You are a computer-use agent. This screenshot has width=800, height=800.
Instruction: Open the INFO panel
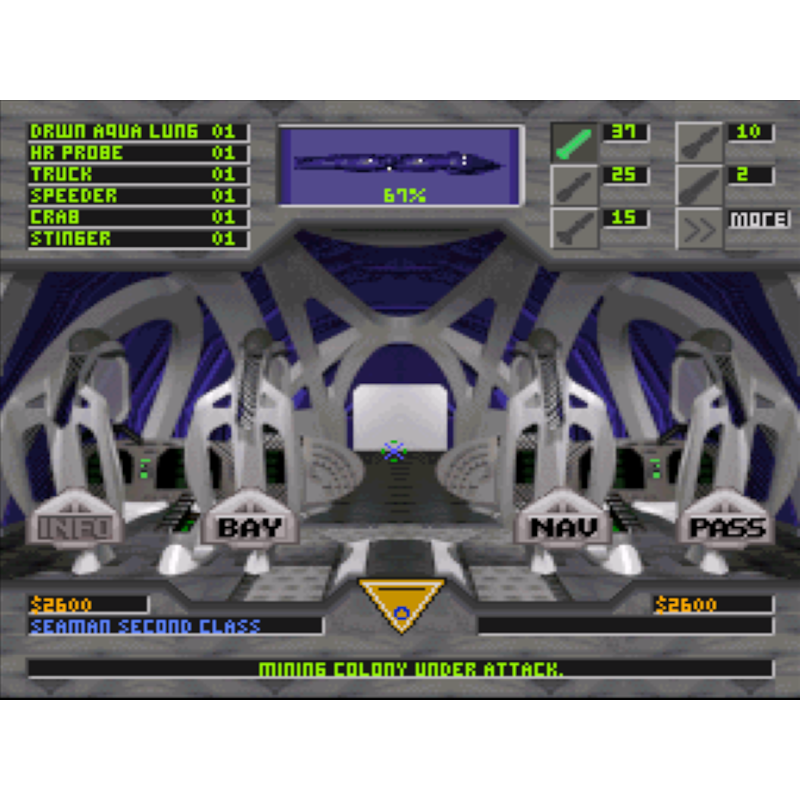75,527
